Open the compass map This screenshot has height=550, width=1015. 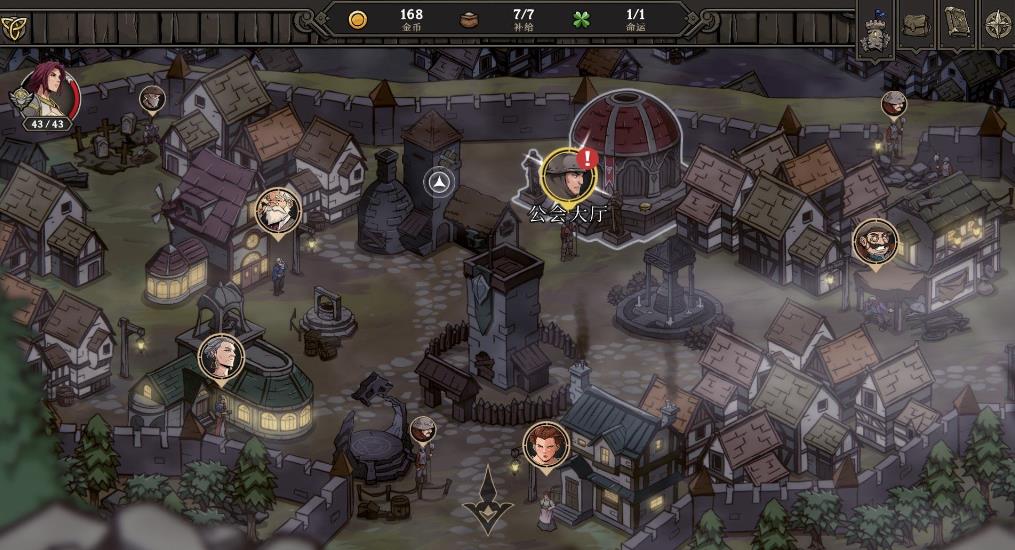coord(997,22)
